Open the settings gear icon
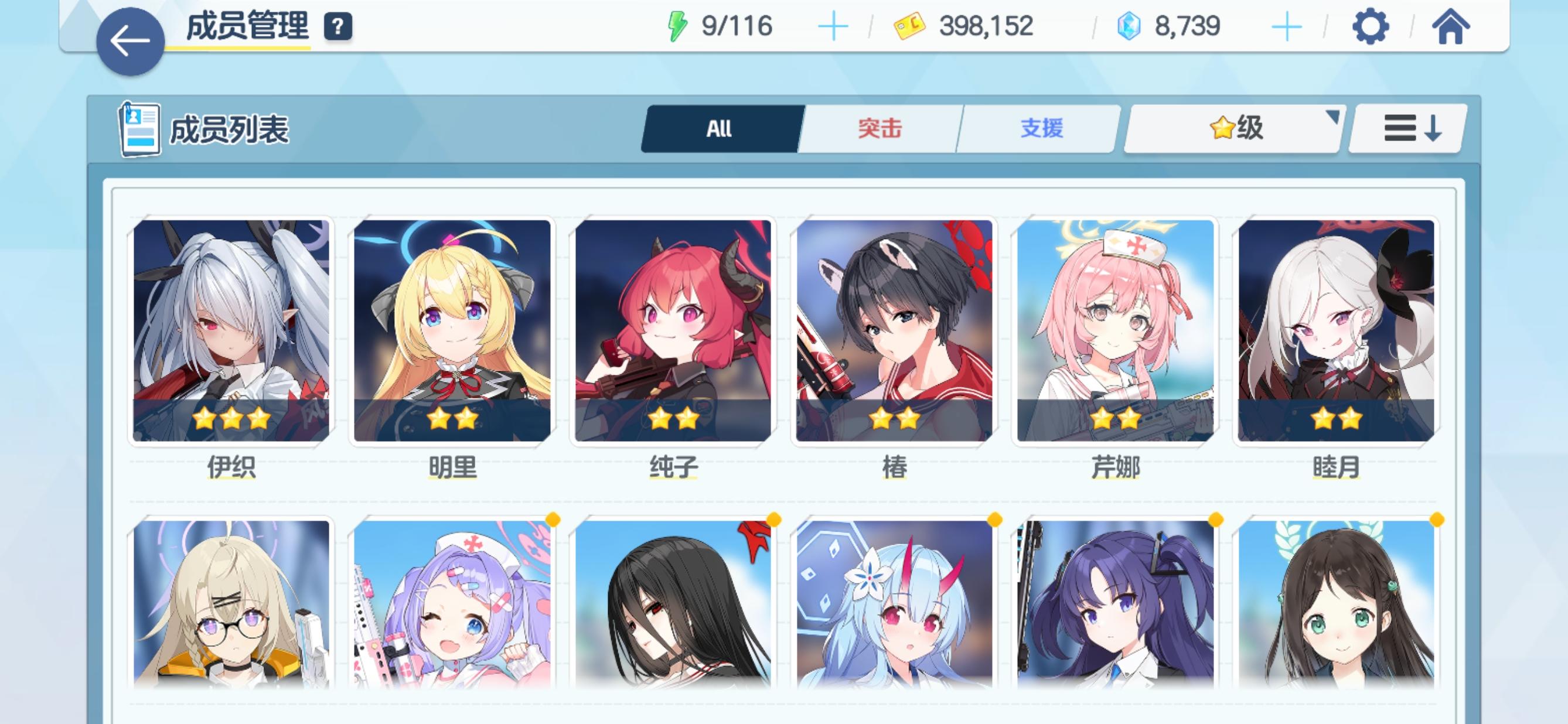The image size is (1568, 724). (1371, 26)
